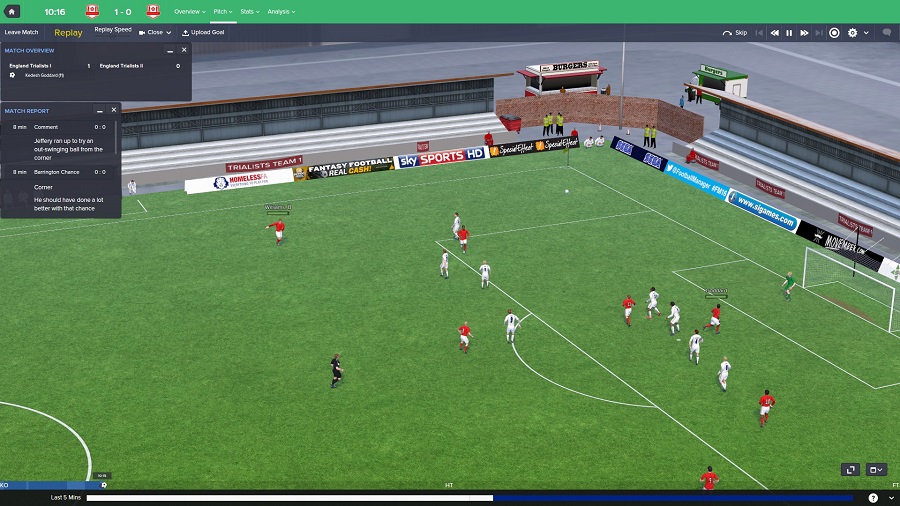This screenshot has width=900, height=506.
Task: Open the Analysis dropdown menu
Action: (280, 11)
